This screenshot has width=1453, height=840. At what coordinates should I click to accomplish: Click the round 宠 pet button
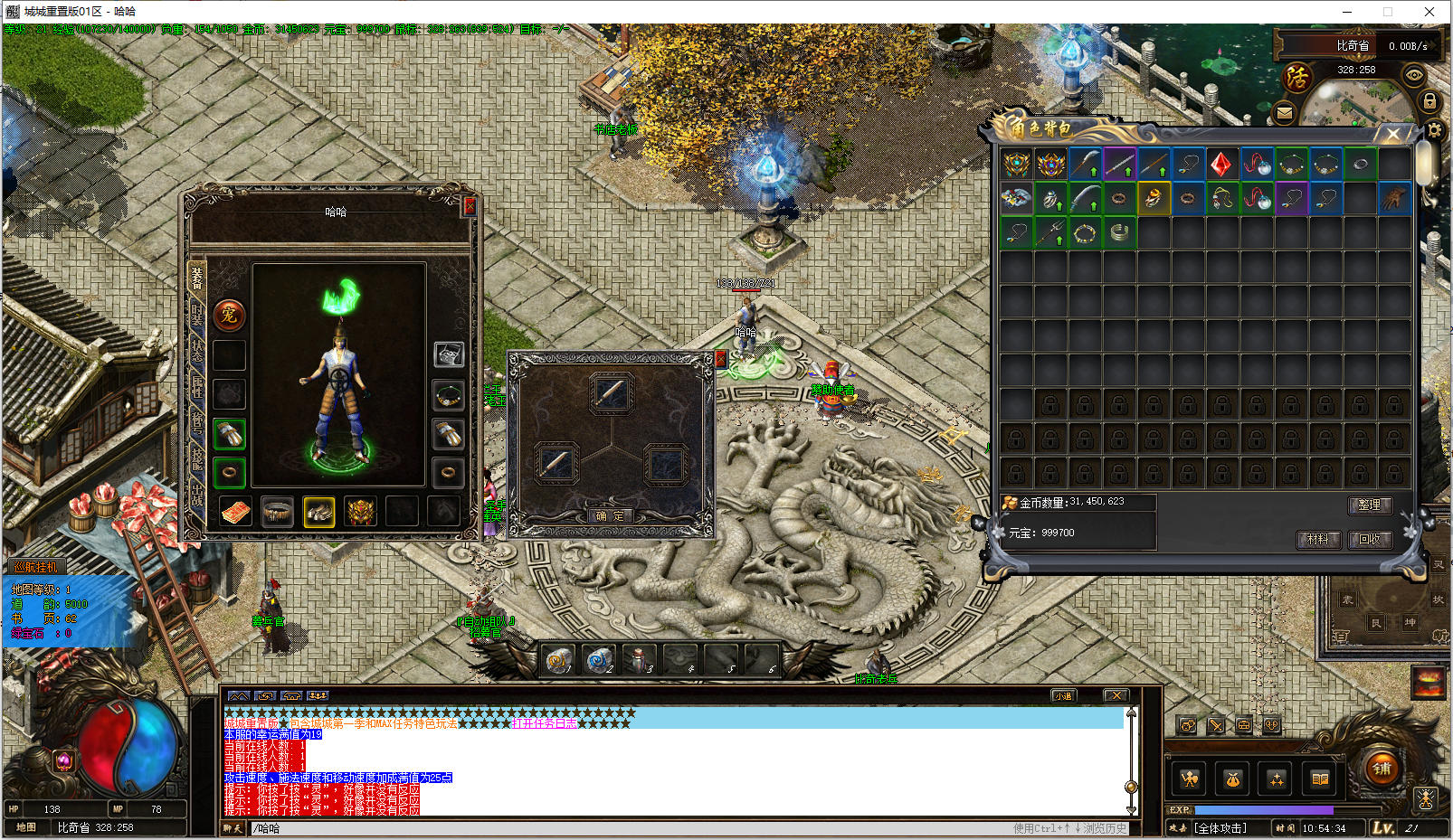[229, 315]
